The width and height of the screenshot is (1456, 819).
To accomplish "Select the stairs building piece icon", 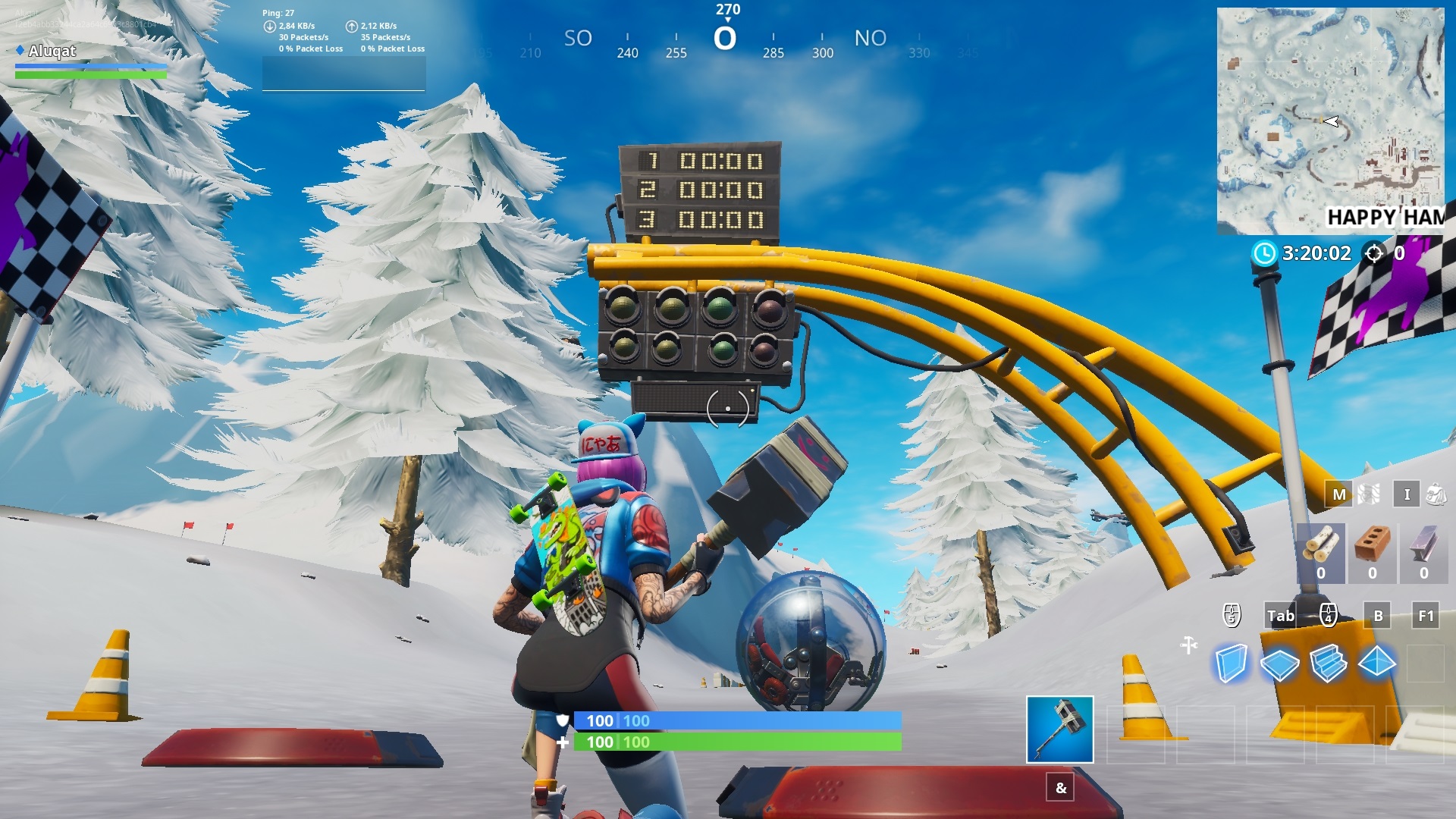I will tap(1331, 664).
